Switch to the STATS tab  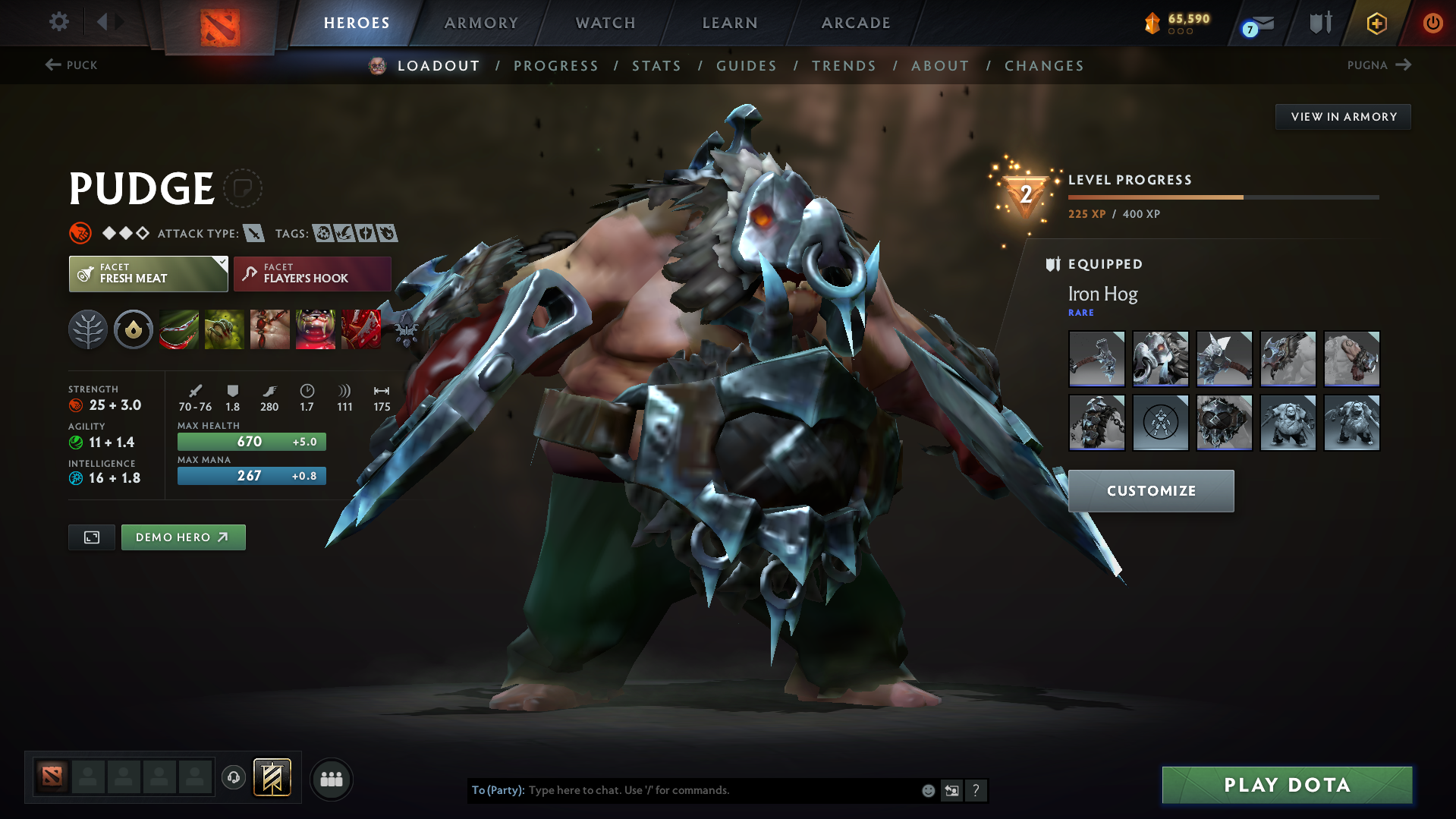click(656, 66)
